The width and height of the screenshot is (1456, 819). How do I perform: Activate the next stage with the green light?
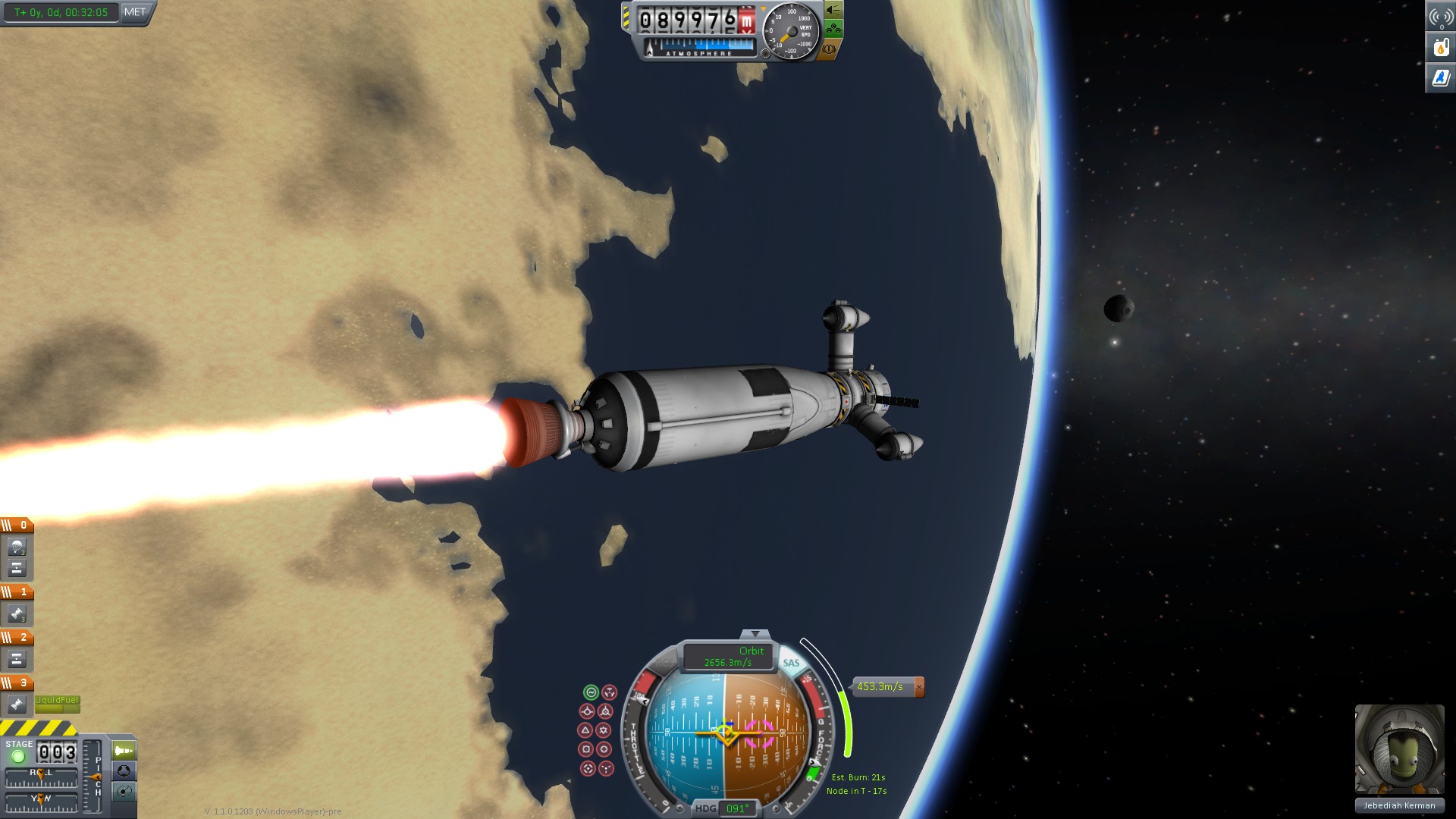pos(18,756)
